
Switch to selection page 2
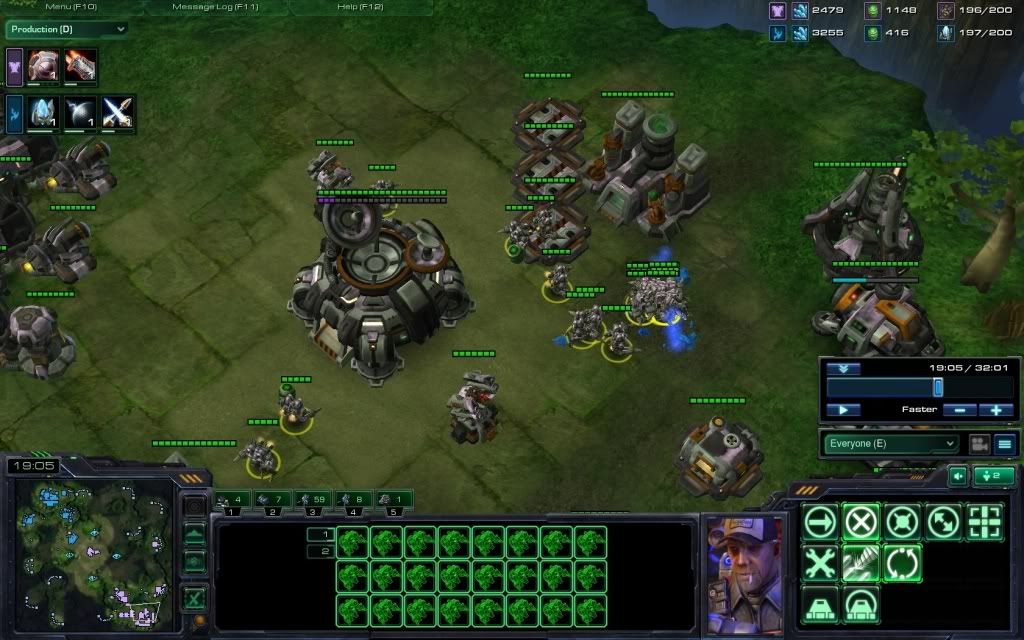point(323,551)
